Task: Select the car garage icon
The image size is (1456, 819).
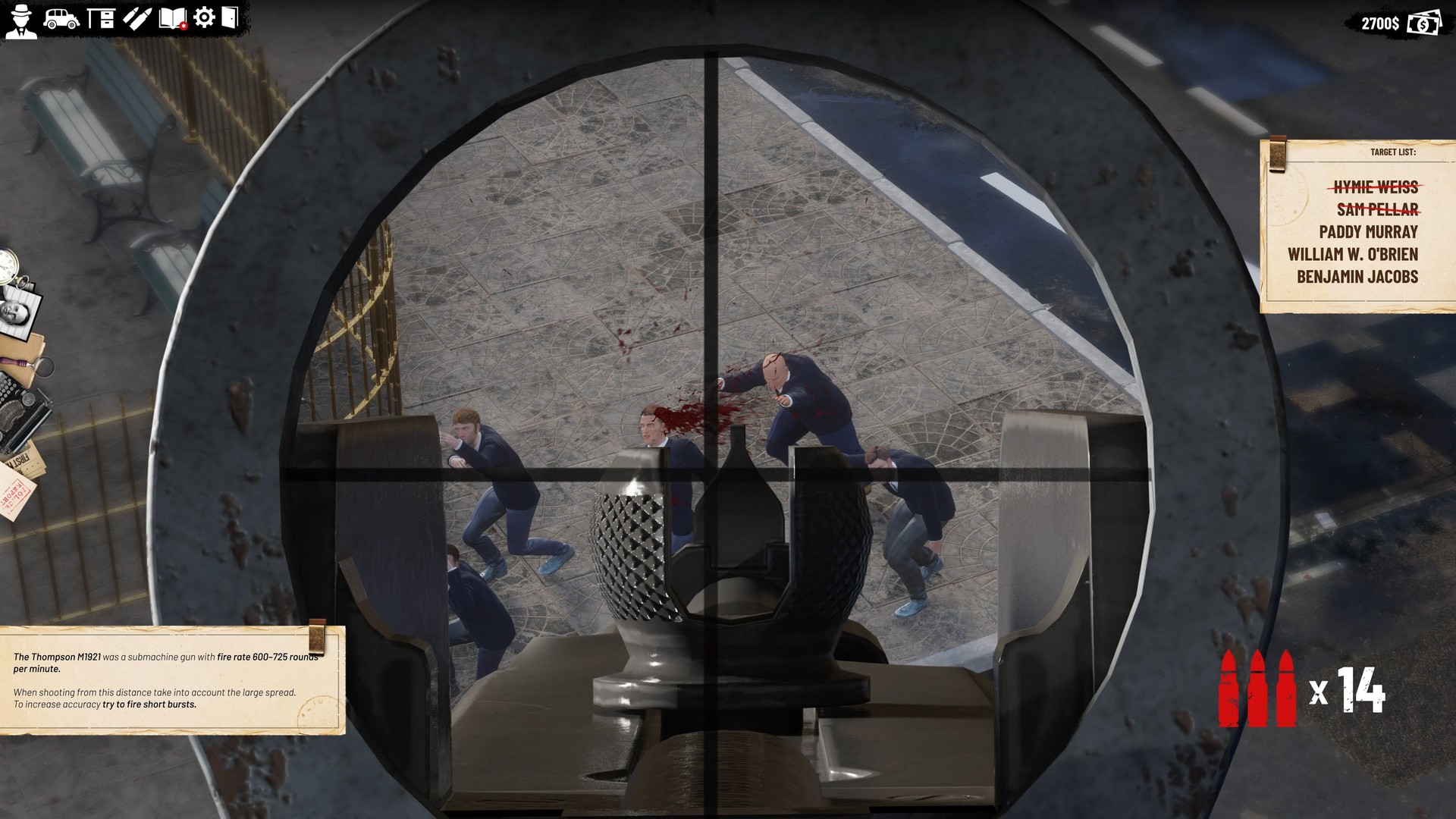Action: point(61,17)
